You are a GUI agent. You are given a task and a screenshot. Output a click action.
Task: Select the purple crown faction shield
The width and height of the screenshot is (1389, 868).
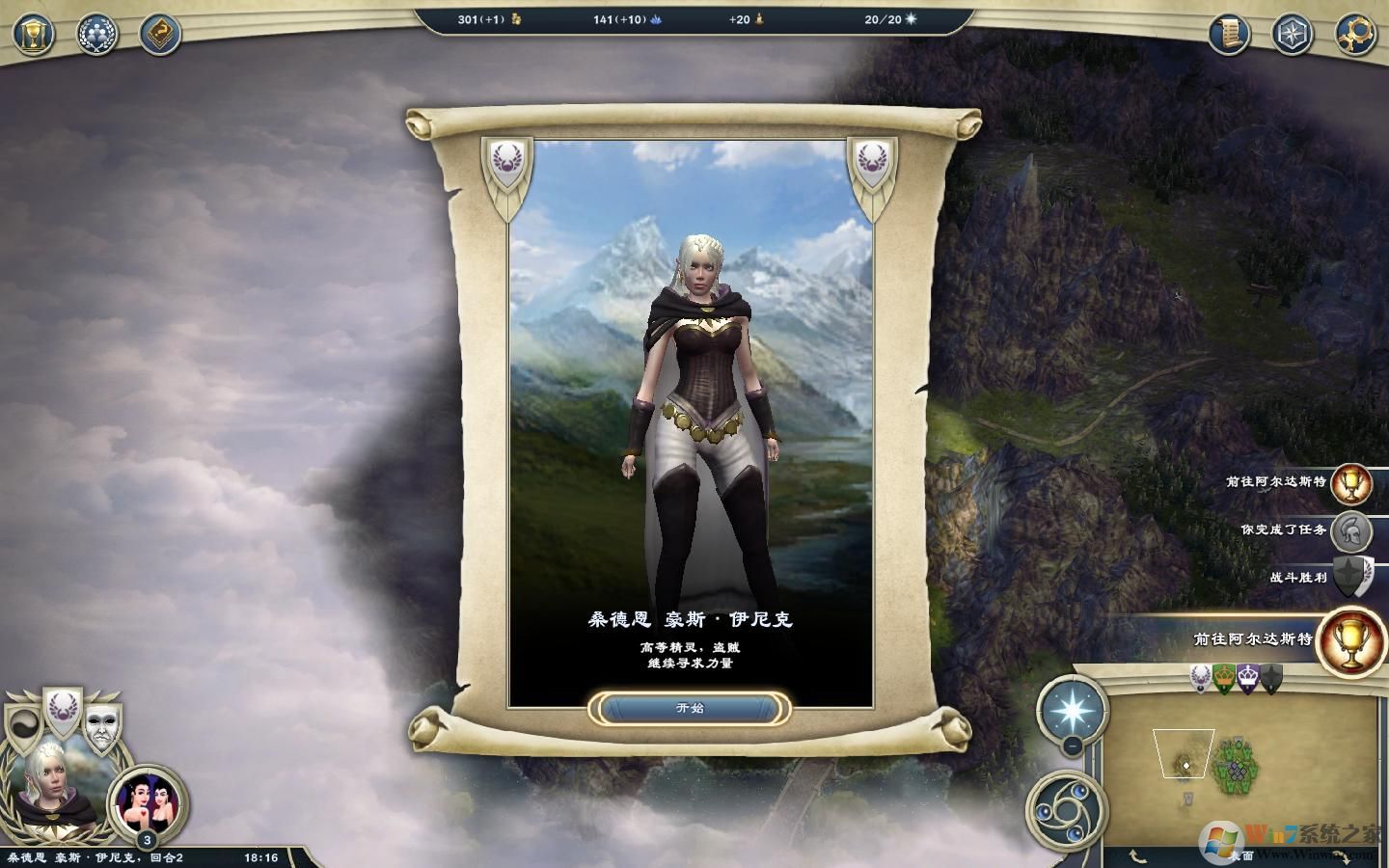1249,678
